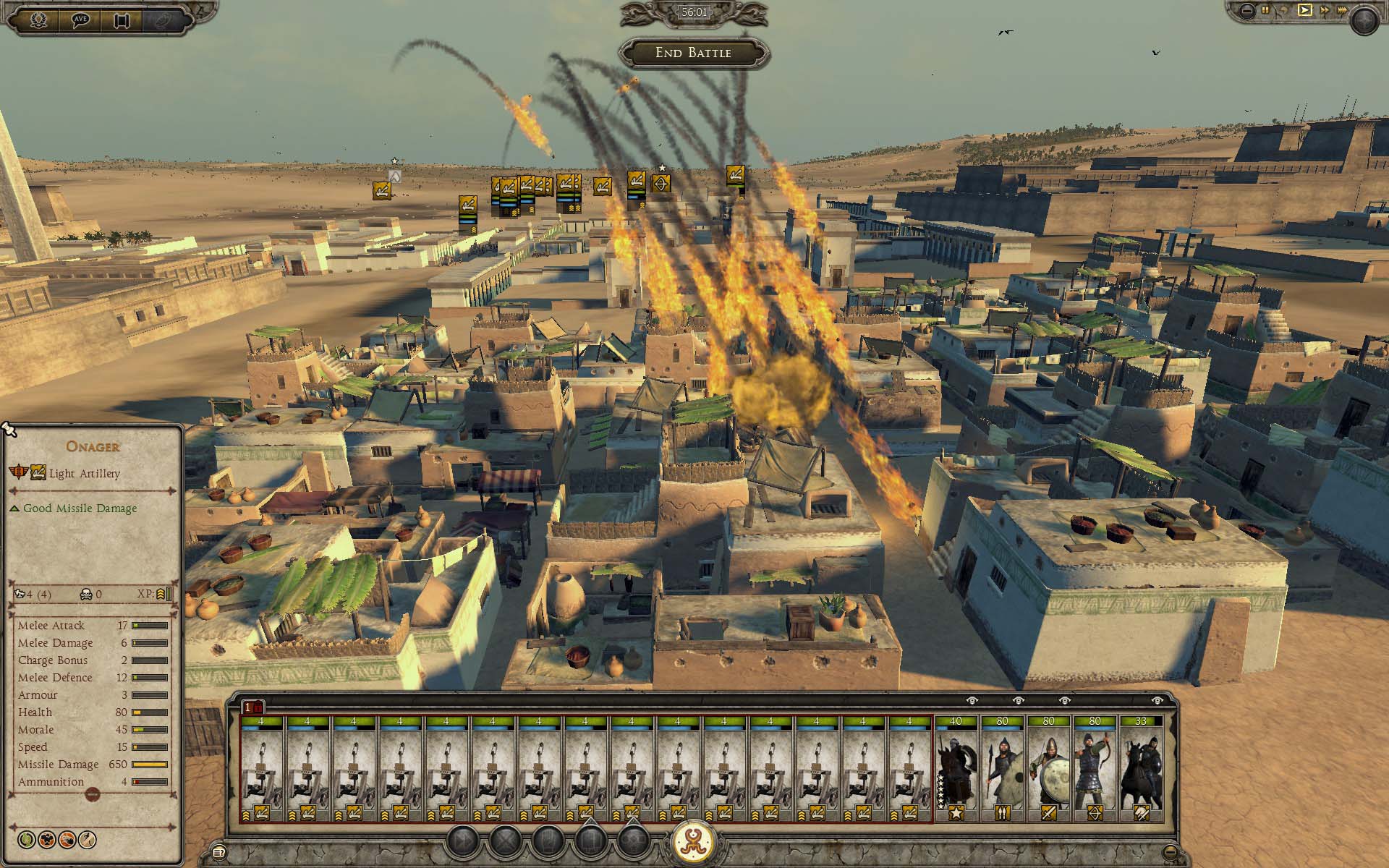The image size is (1389, 868).
Task: Collapse the speed controls with minus button
Action: (x=1246, y=10)
